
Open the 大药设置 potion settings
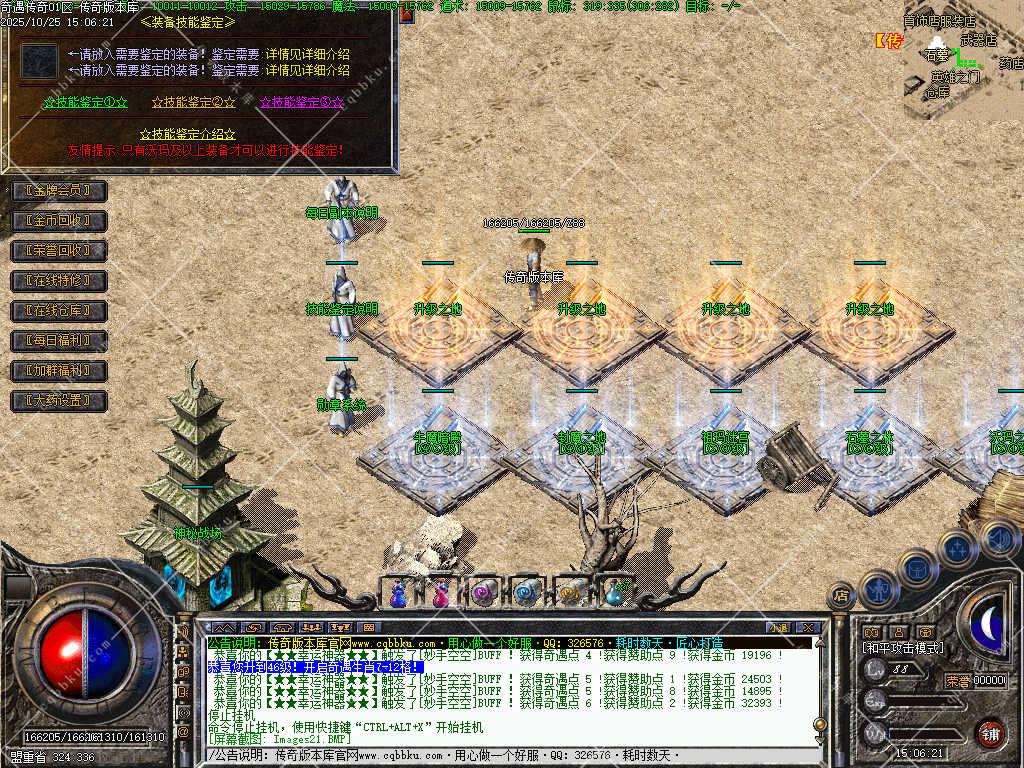coord(59,401)
